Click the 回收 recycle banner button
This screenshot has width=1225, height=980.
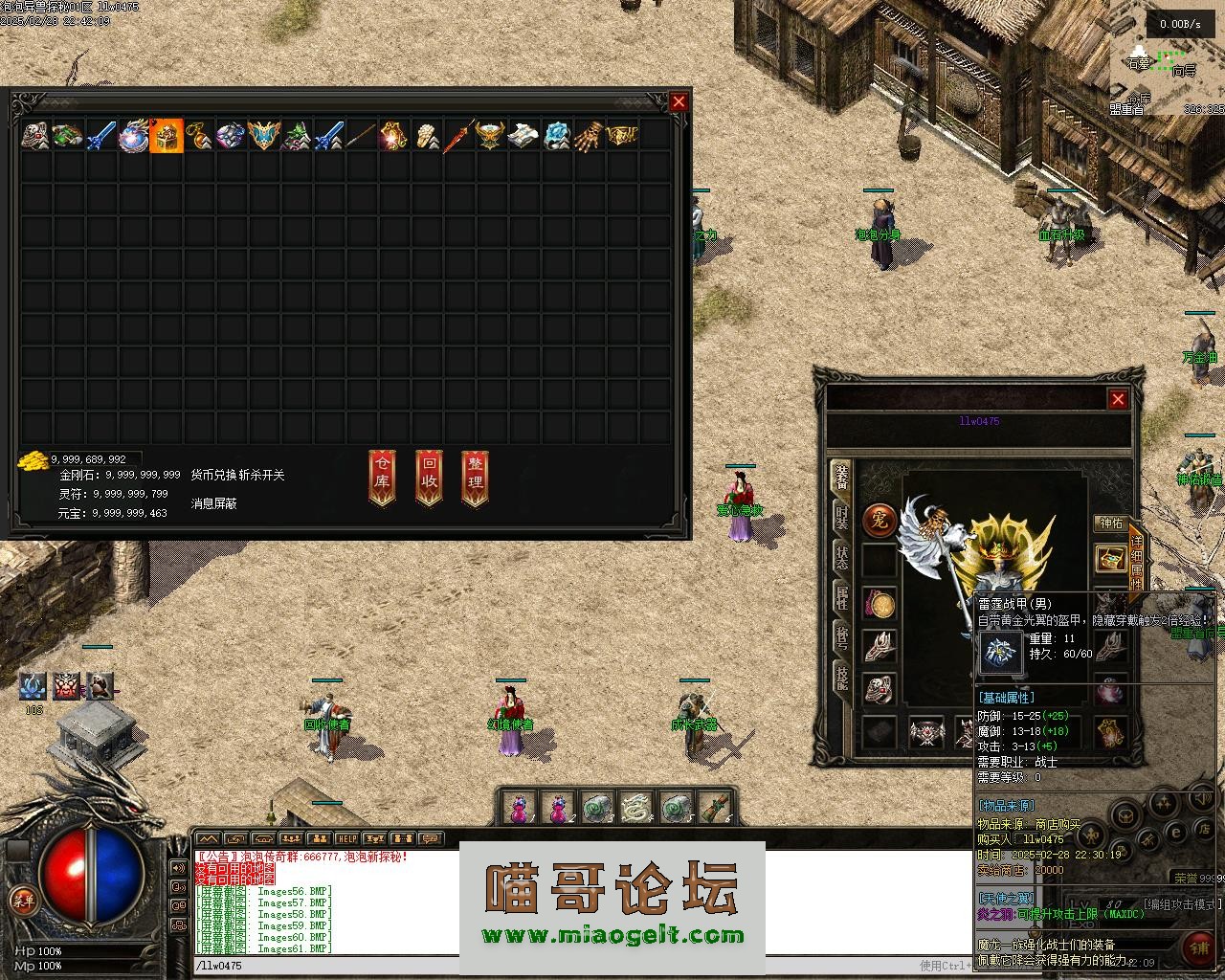click(x=430, y=477)
